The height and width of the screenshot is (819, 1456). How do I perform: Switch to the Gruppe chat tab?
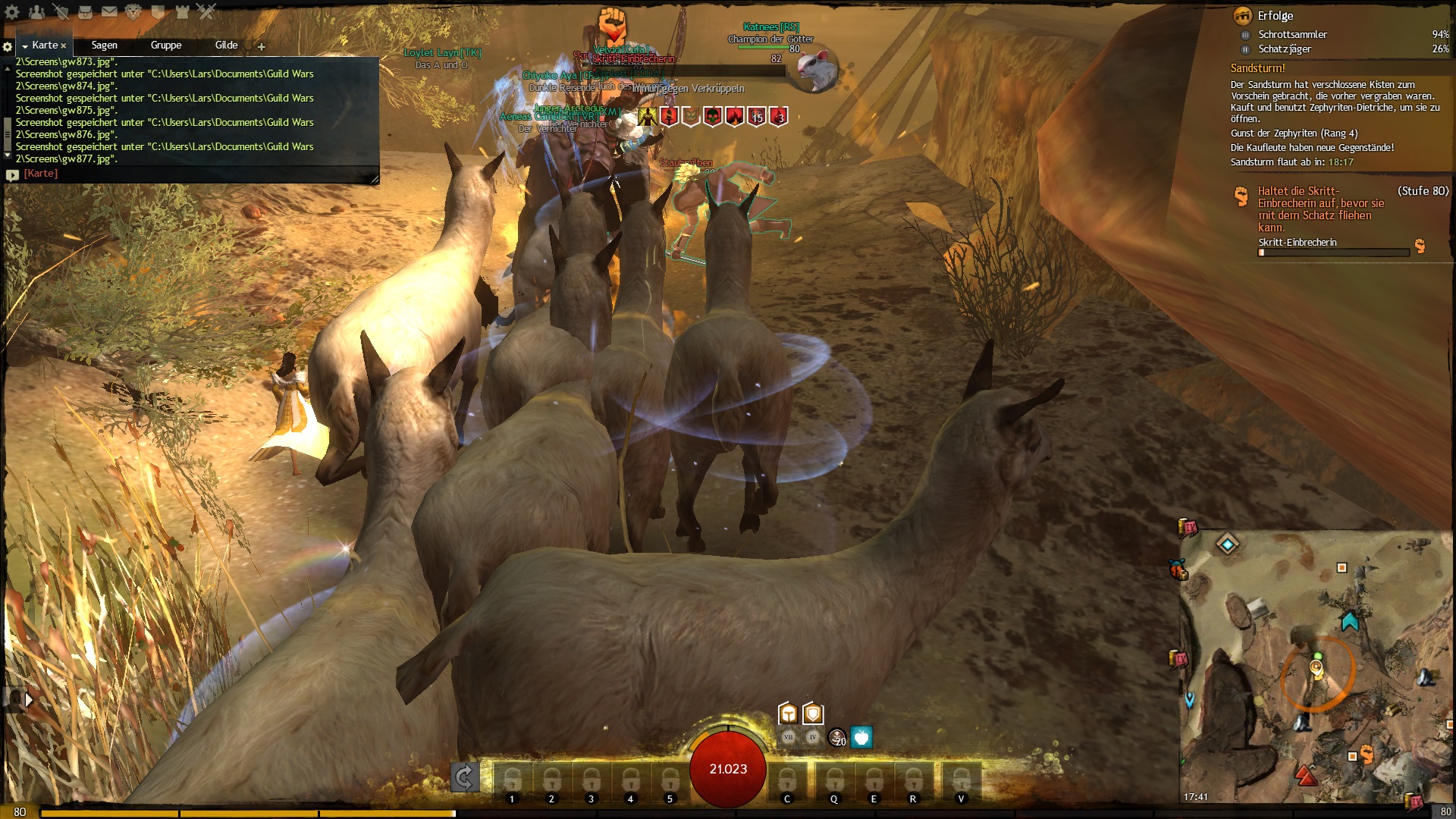click(165, 45)
